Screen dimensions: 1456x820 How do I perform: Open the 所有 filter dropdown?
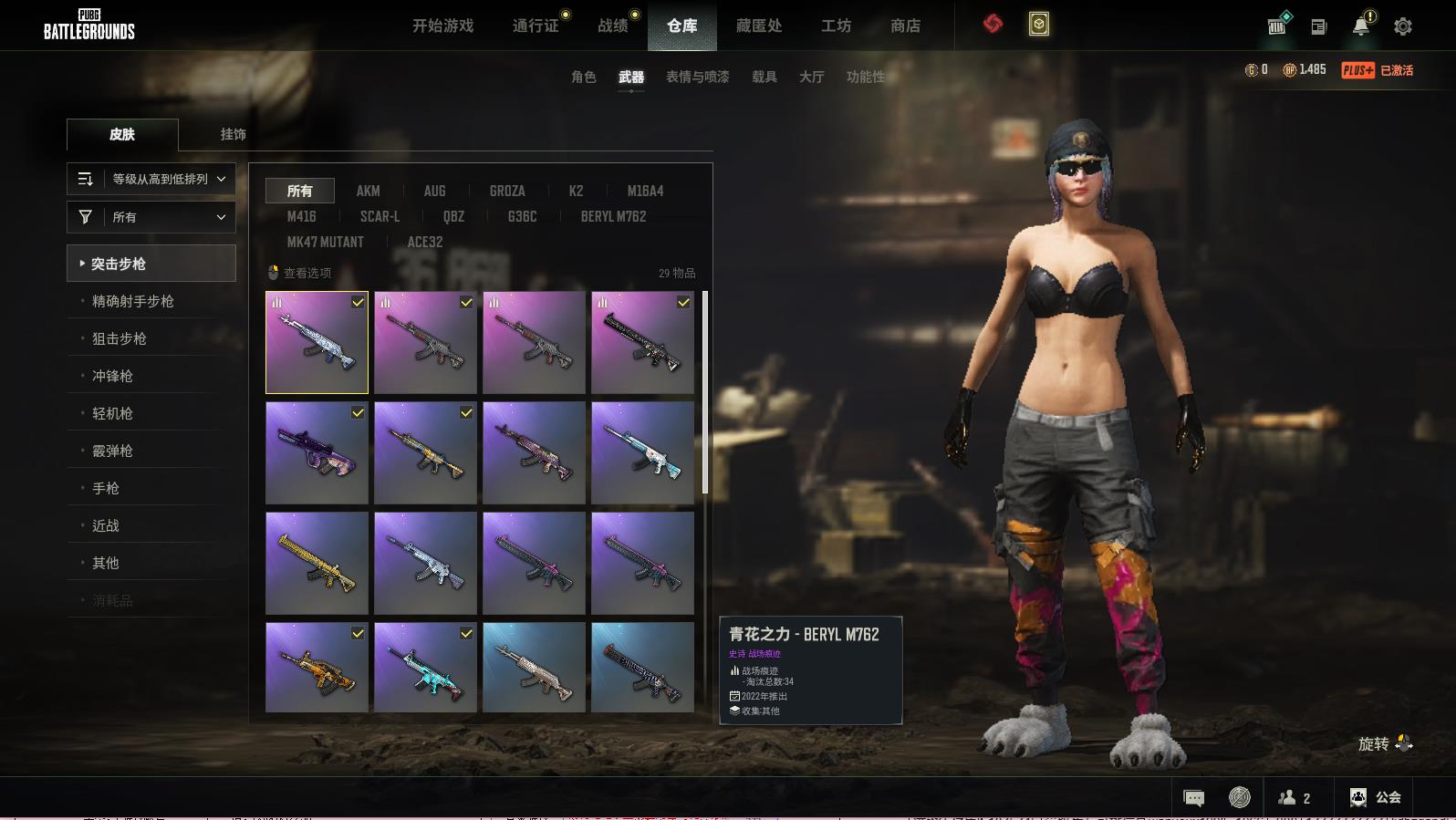pos(151,217)
